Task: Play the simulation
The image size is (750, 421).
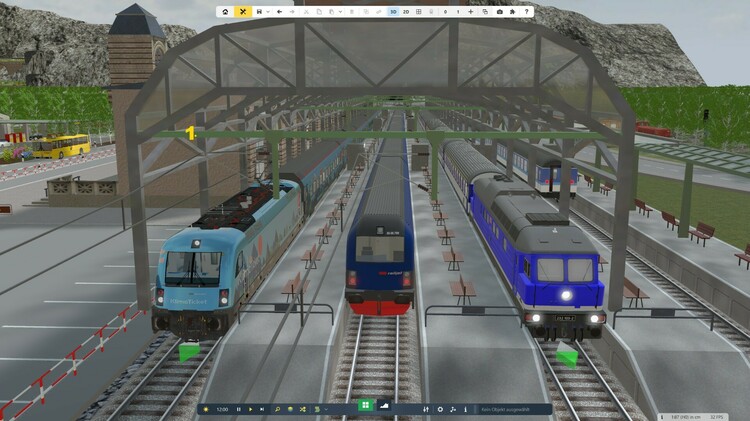Action: pos(250,409)
